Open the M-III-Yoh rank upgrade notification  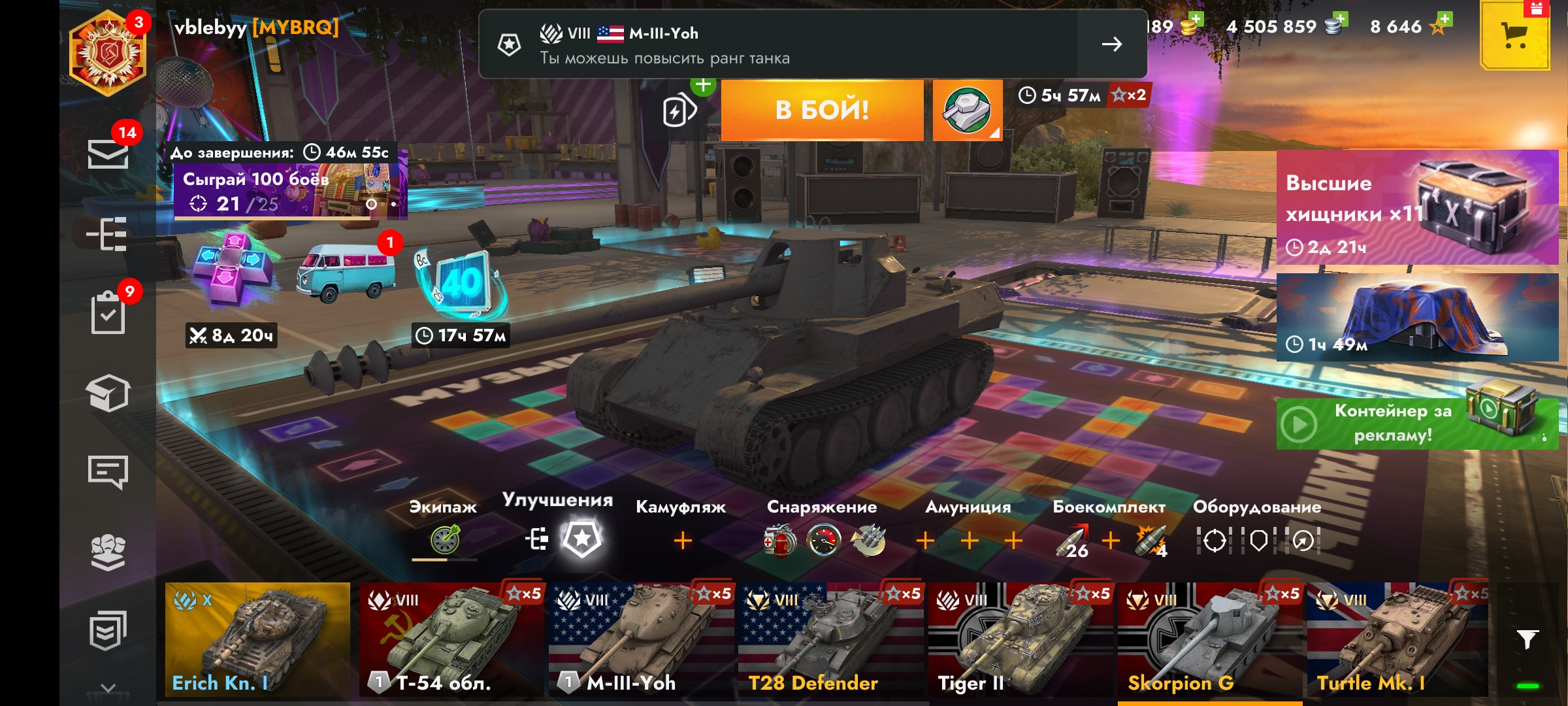click(813, 44)
